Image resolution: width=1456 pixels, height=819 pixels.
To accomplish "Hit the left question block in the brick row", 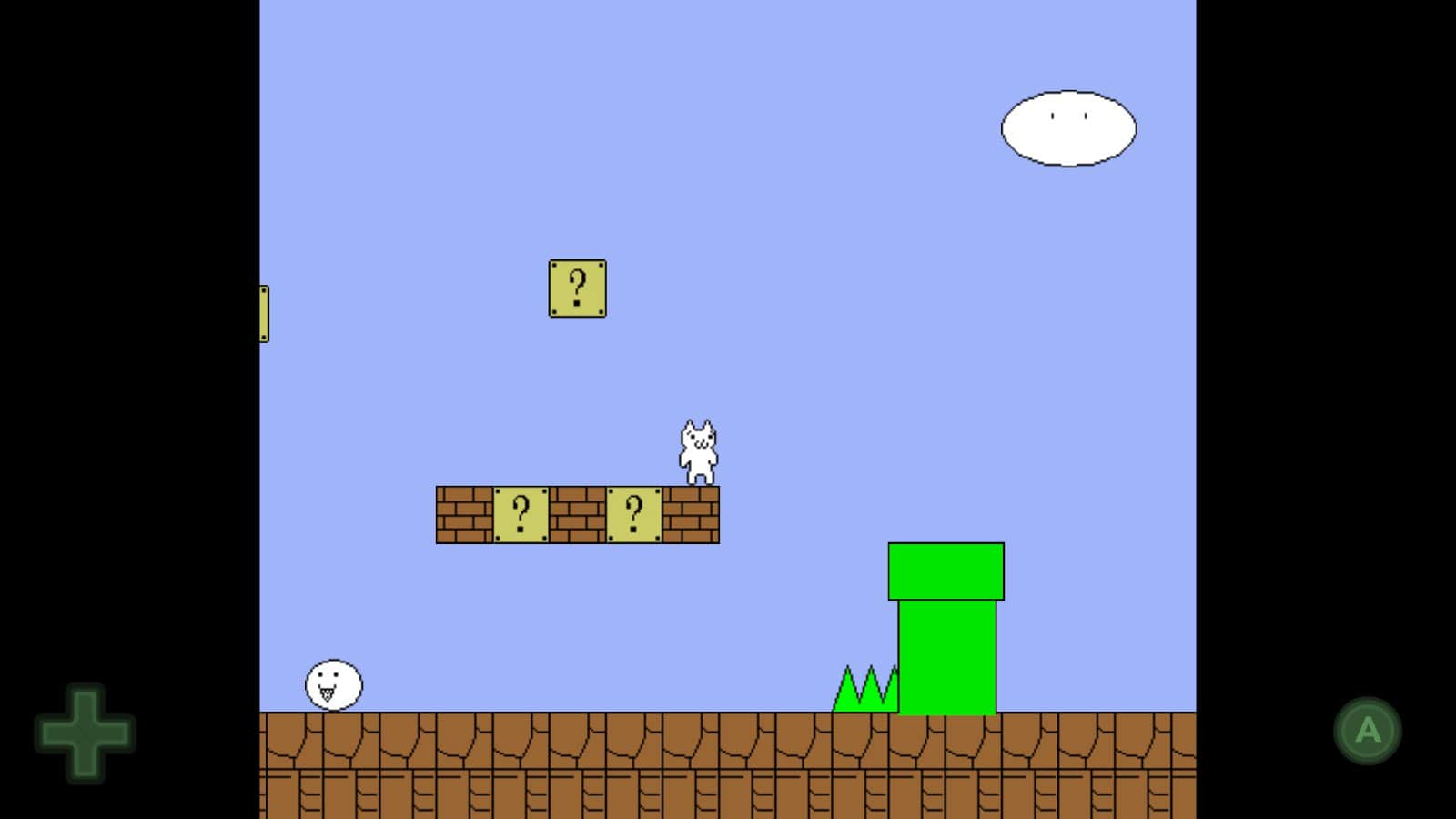I will point(521,514).
